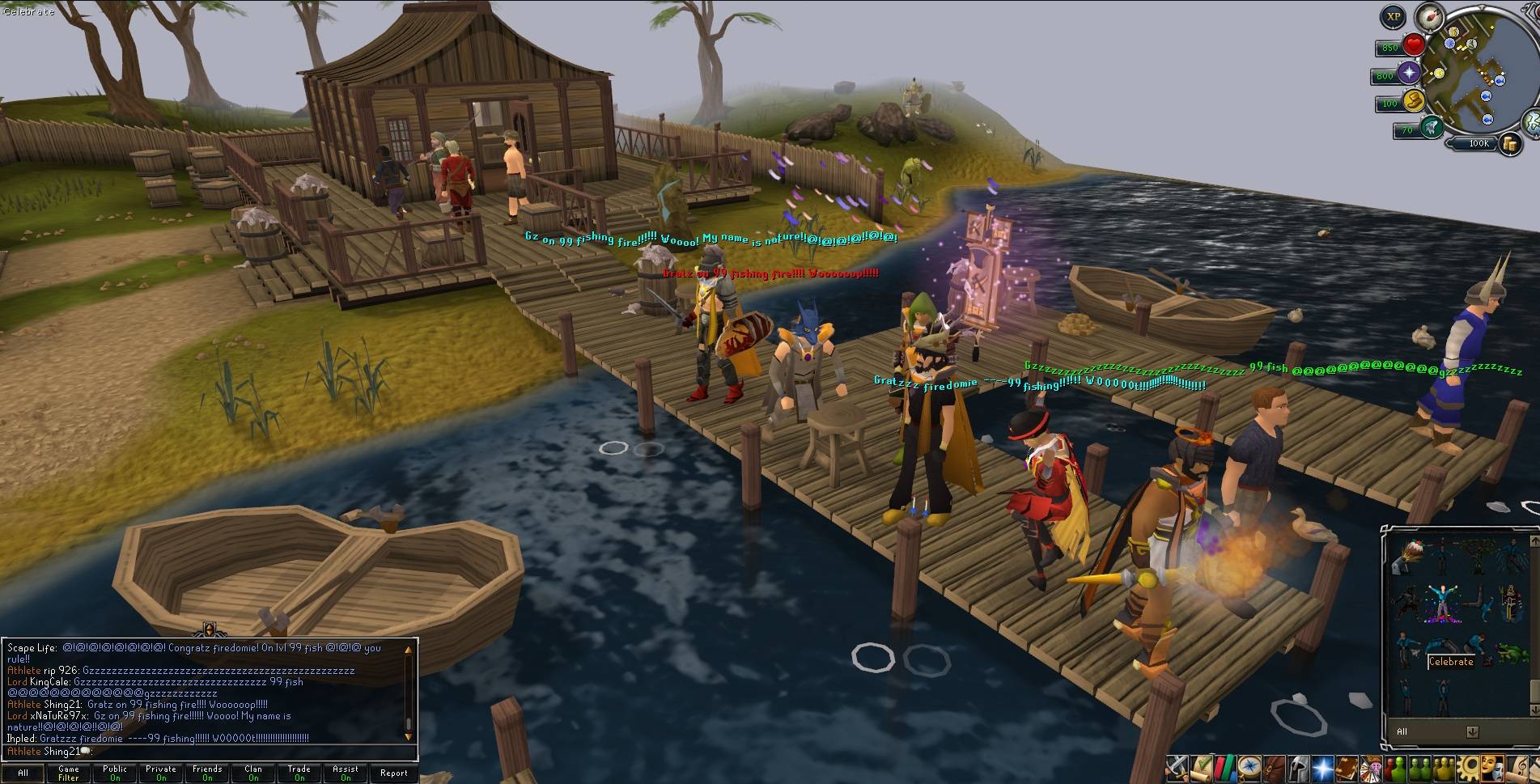Open the backpack inventory tab
This screenshot has width=1540, height=784.
(1275, 766)
